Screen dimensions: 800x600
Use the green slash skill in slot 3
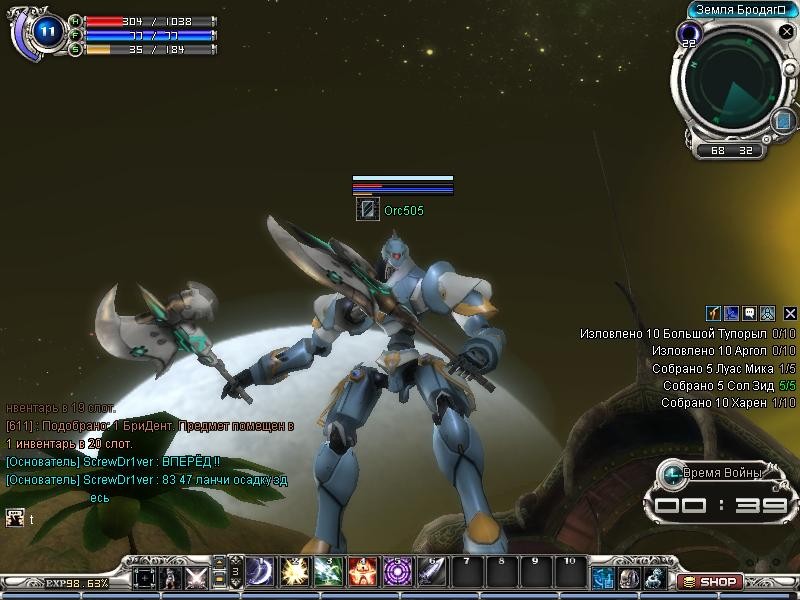pos(329,571)
